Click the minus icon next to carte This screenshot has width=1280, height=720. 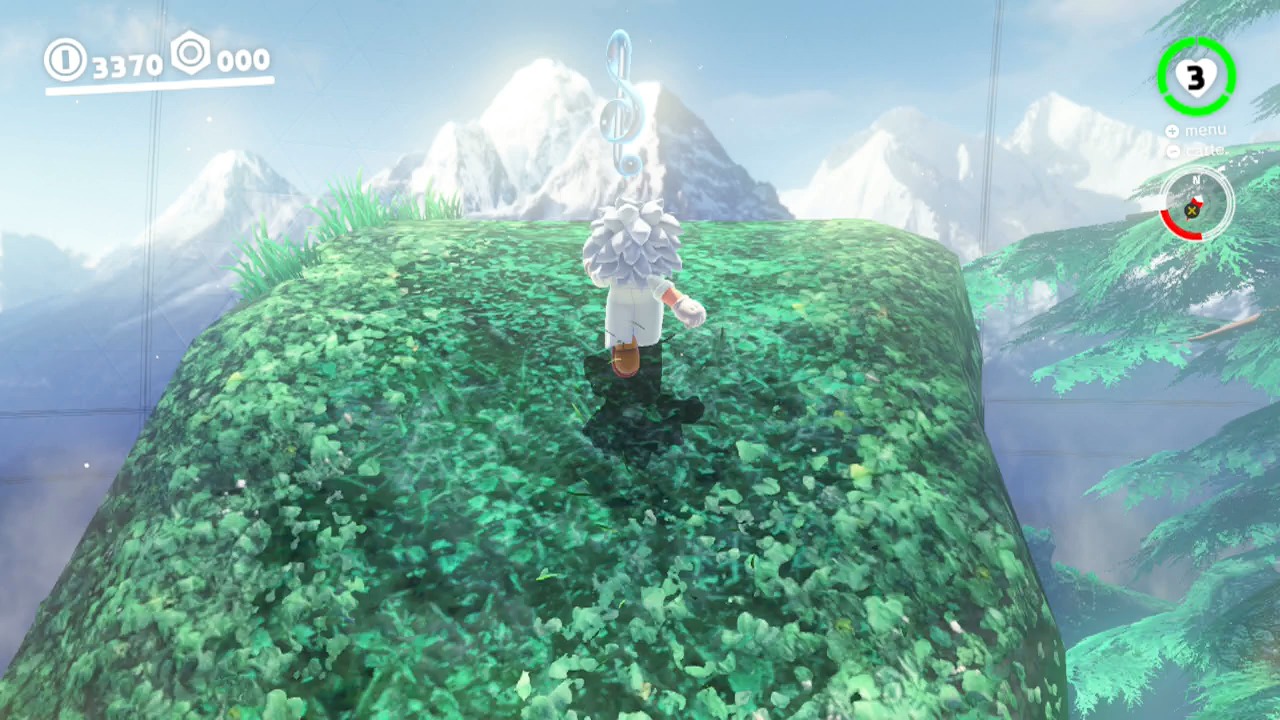pos(1173,151)
